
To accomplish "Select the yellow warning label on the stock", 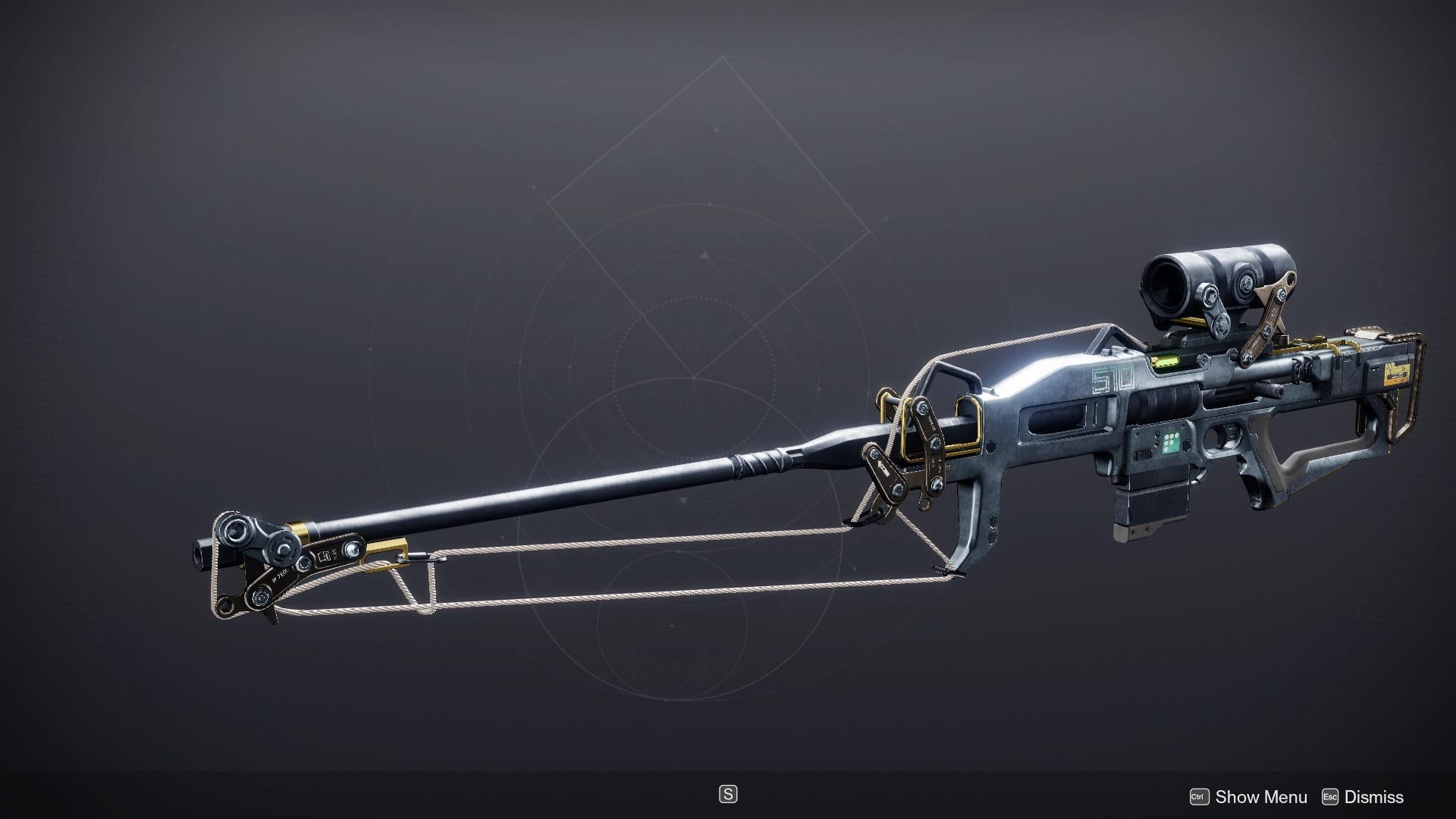I will (1398, 374).
